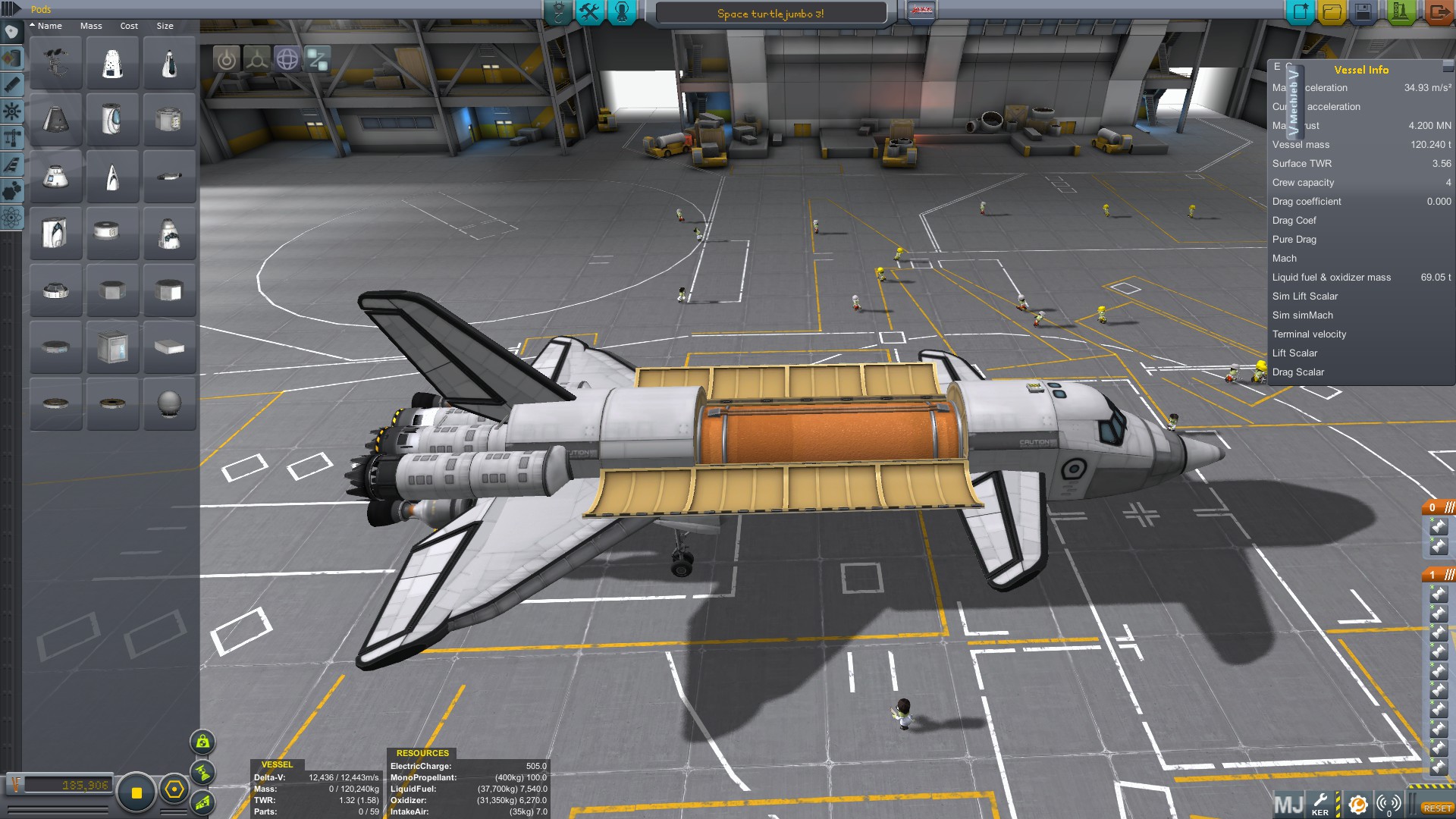Open the antenna signal toolbar icon
The image size is (1456, 819).
pos(1389,804)
